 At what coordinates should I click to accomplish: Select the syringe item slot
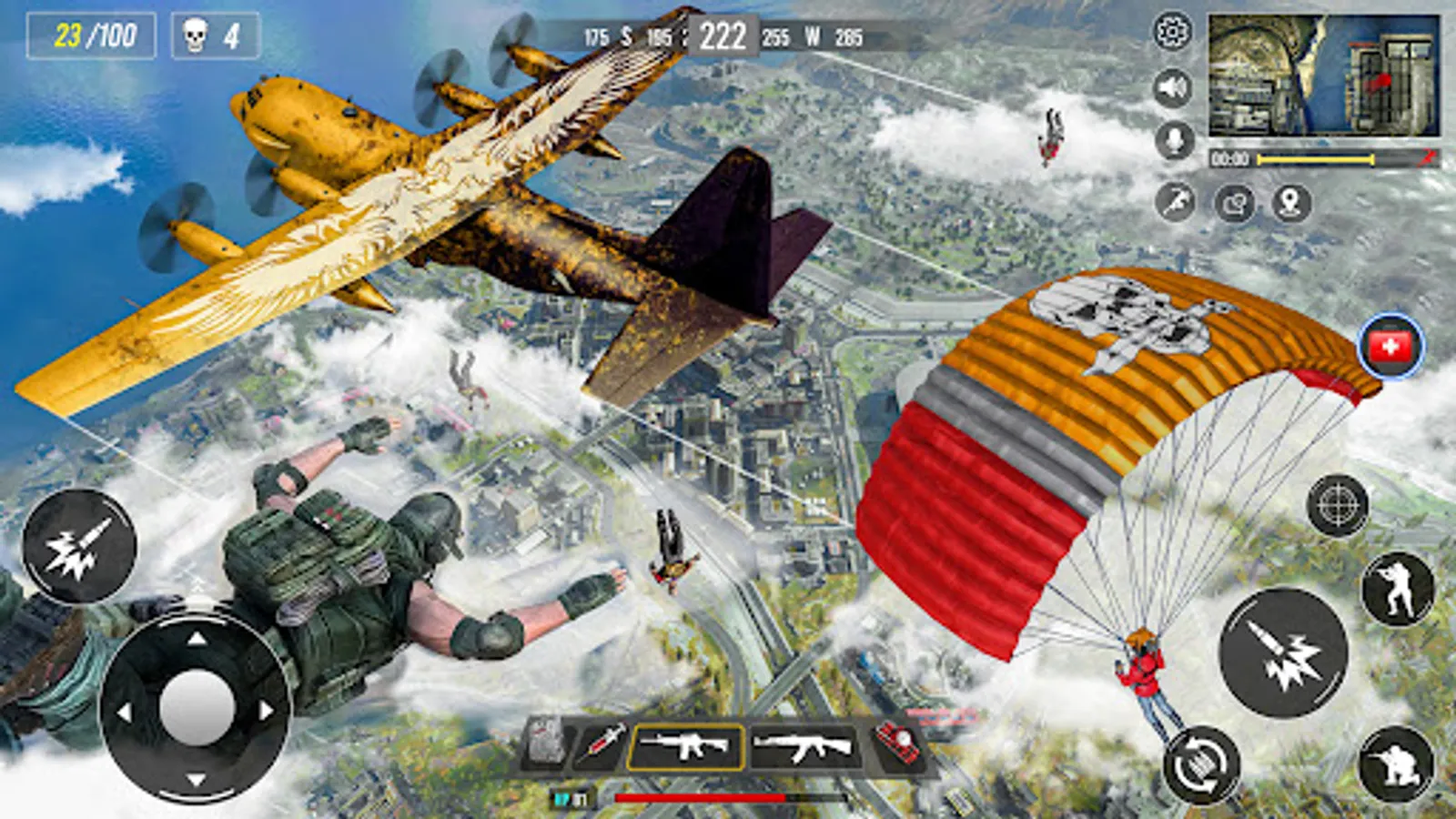[600, 743]
